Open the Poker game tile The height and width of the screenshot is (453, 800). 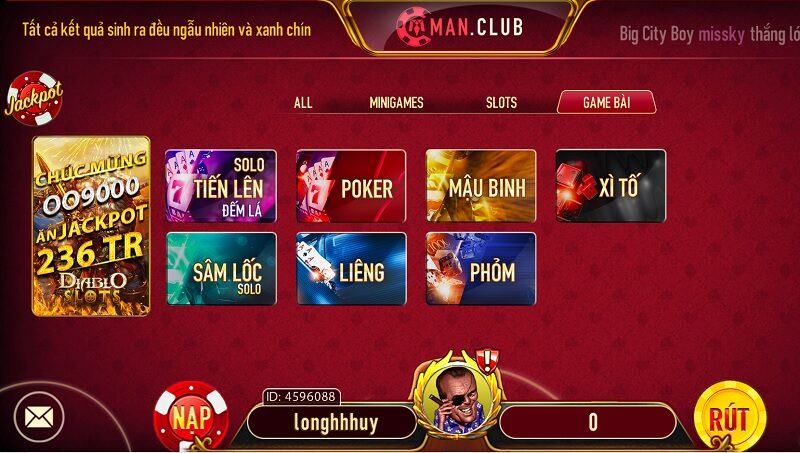coord(351,186)
